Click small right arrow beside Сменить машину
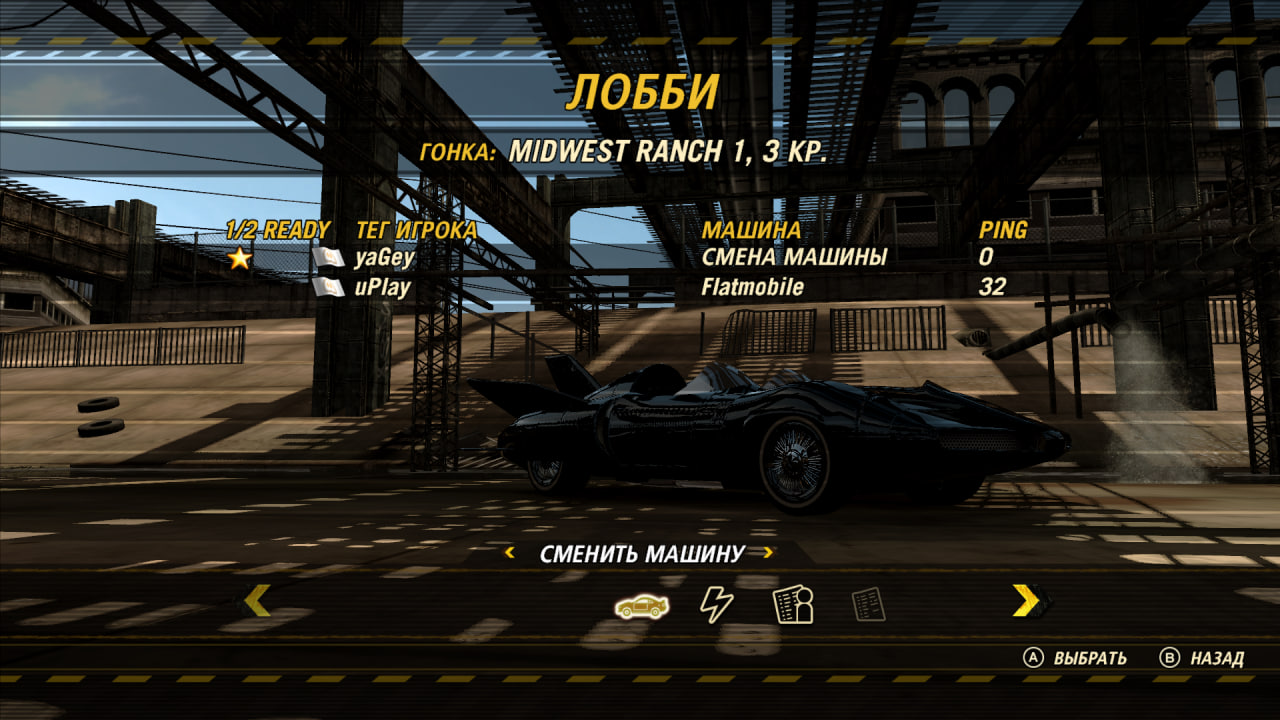 pos(768,553)
